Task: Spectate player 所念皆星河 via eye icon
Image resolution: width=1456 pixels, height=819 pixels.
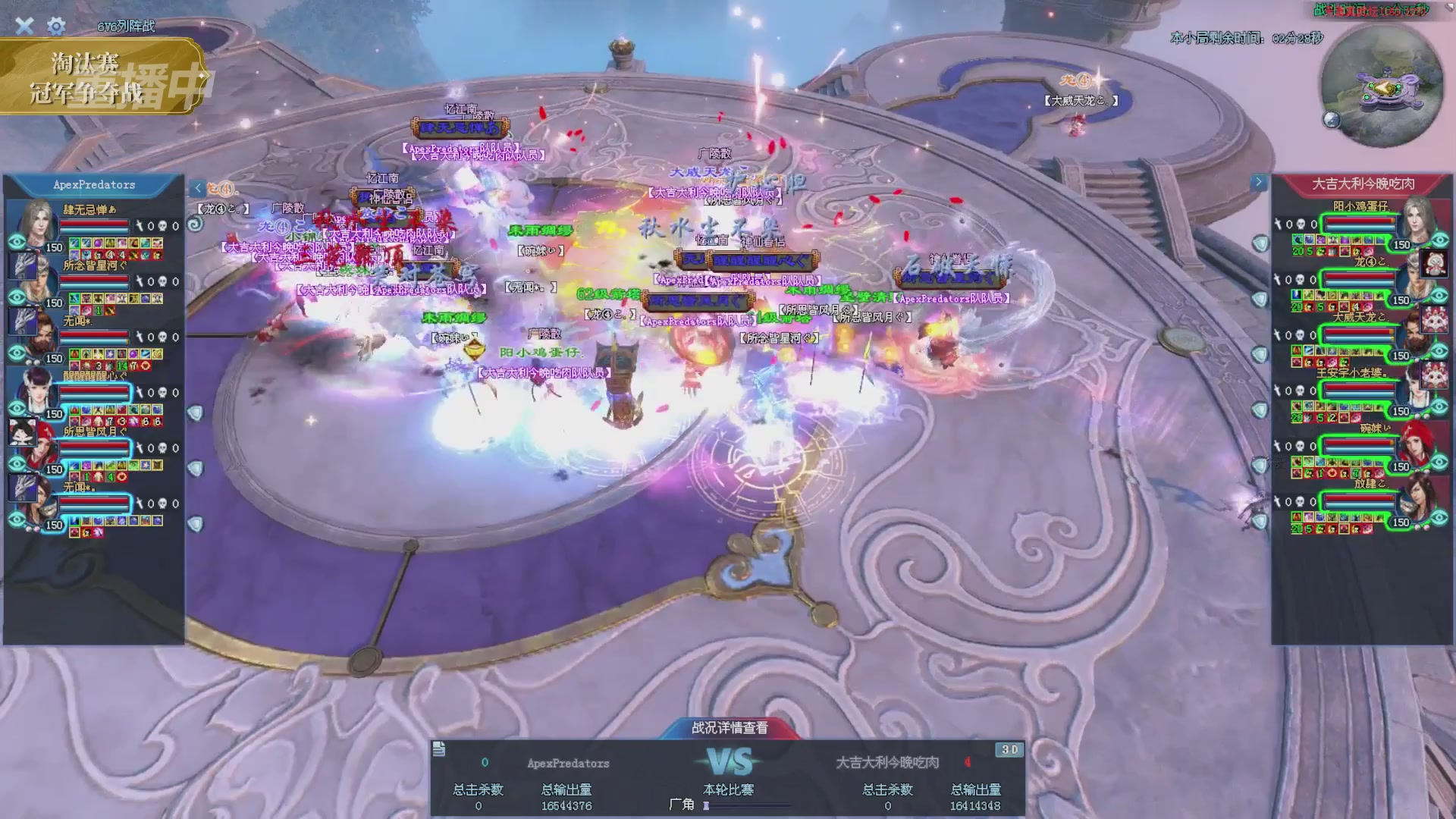Action: tap(17, 297)
